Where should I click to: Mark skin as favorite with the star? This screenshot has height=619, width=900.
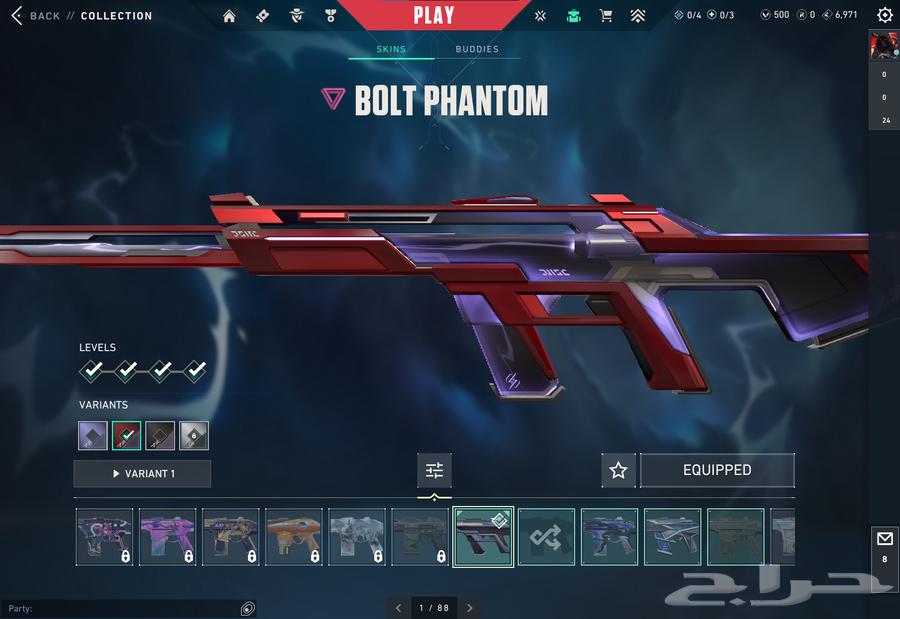(x=618, y=470)
